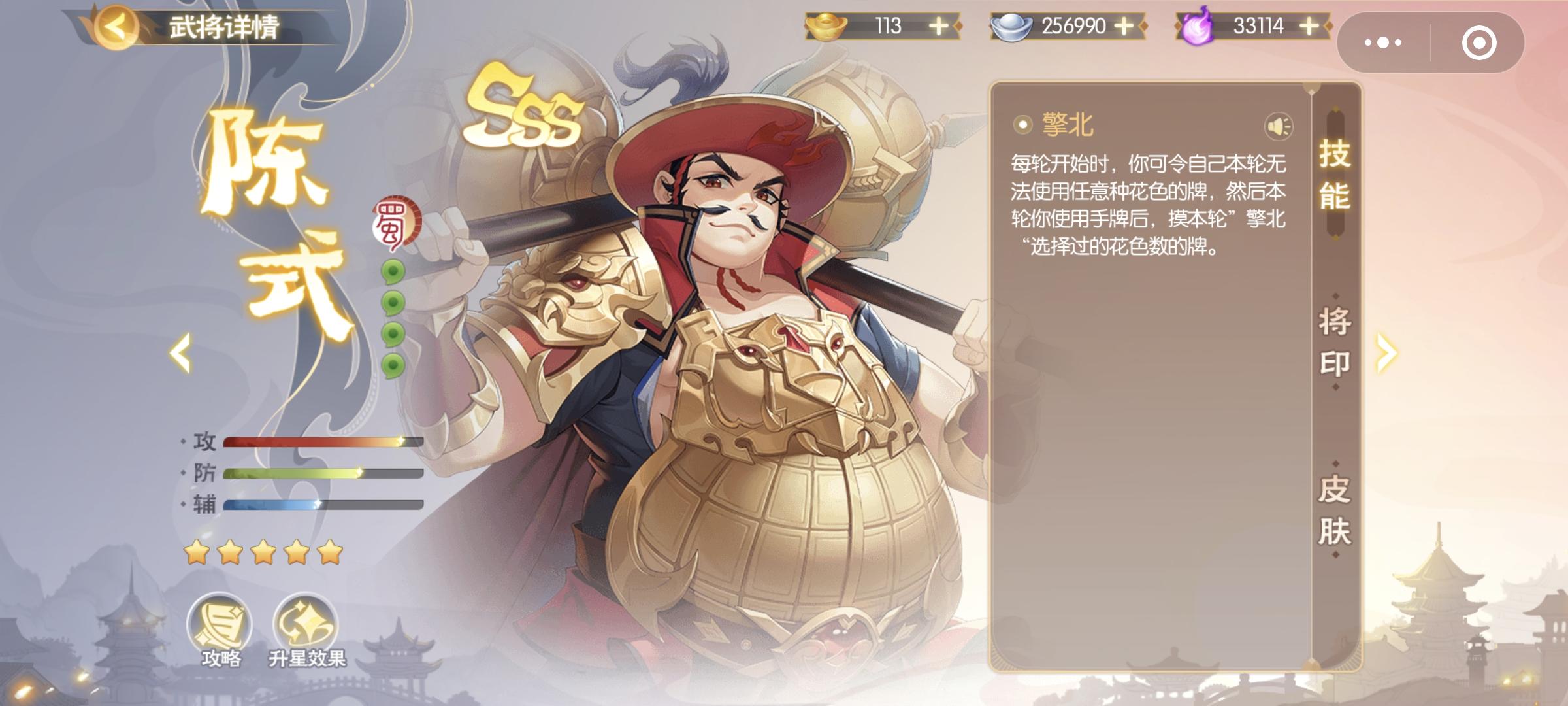
Task: Open the 攻略 strategy guide icon
Action: 220,621
